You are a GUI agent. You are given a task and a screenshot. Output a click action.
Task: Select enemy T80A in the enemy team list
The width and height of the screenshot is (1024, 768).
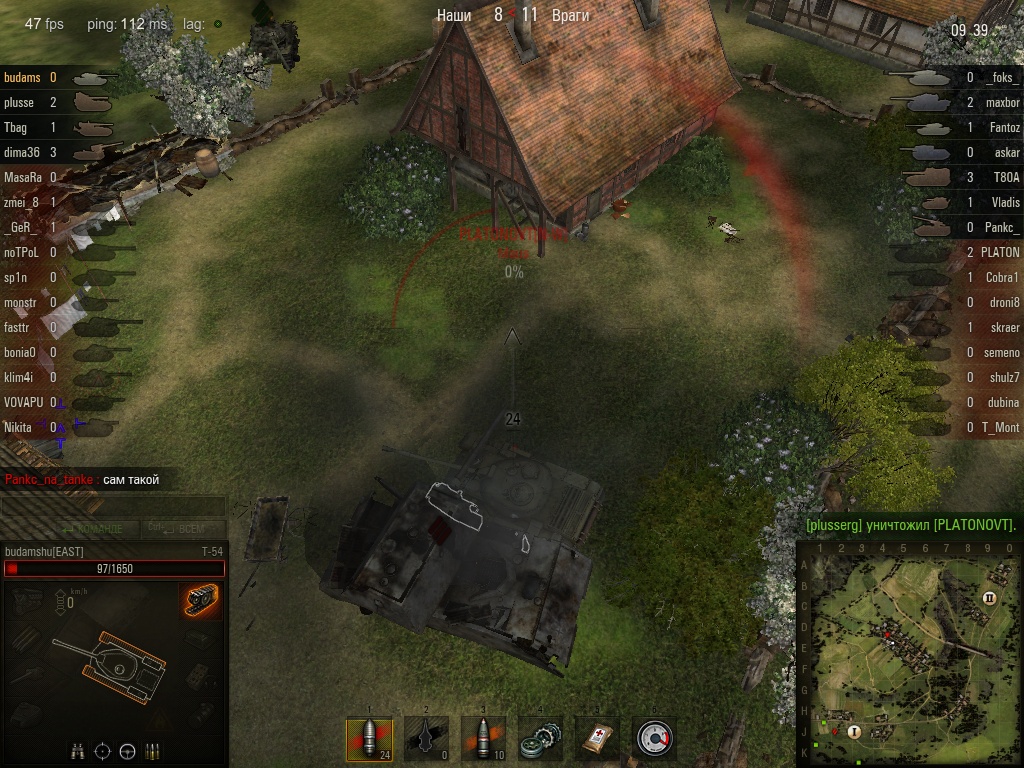(1007, 177)
